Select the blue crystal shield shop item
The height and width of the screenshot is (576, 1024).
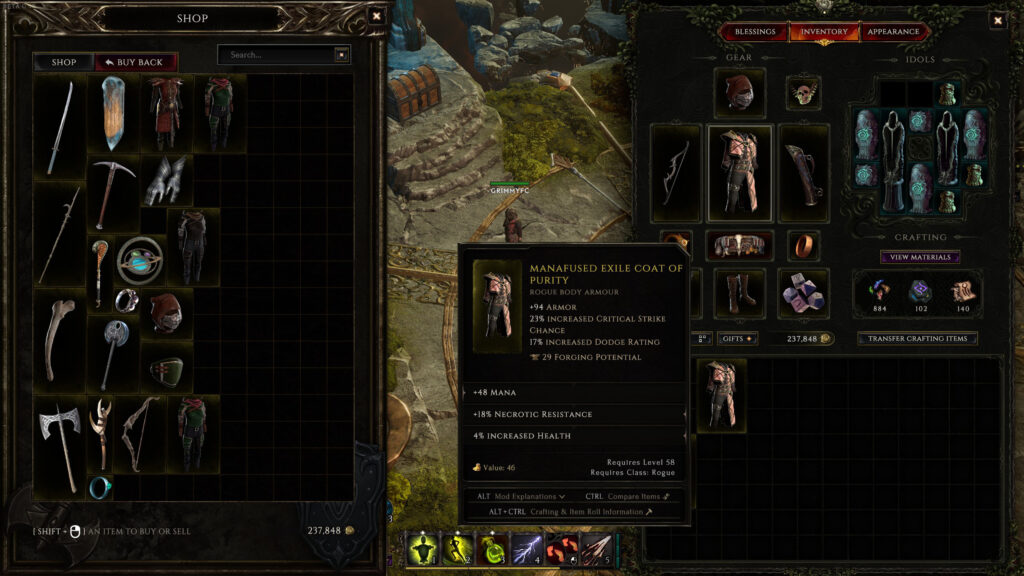coord(112,113)
